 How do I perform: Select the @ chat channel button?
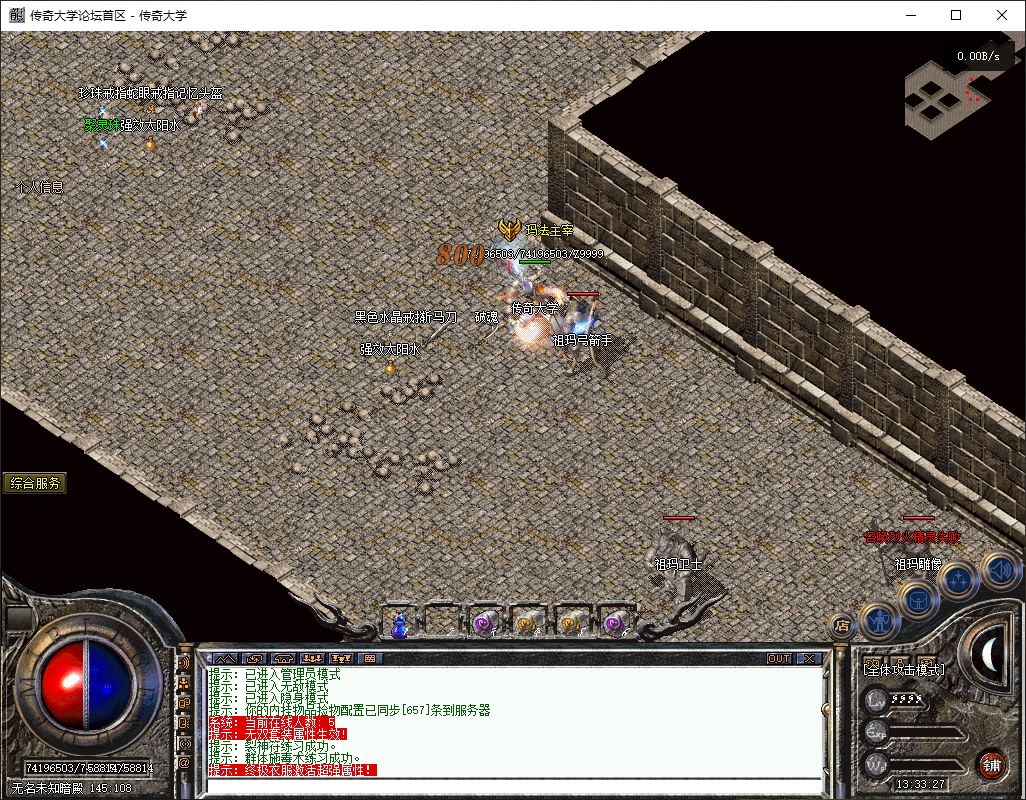(184, 763)
